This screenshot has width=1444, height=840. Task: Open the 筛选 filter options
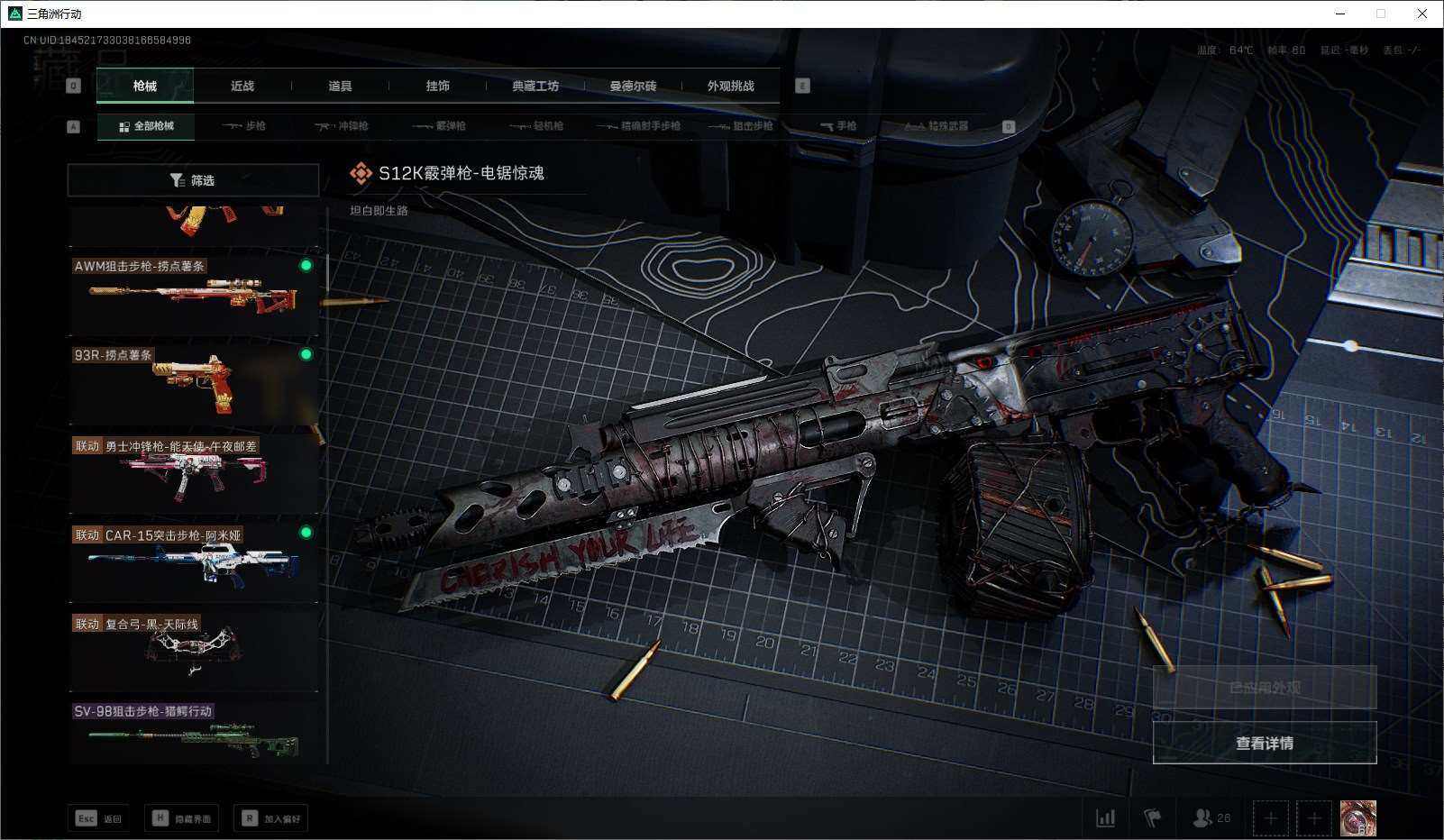click(x=193, y=180)
